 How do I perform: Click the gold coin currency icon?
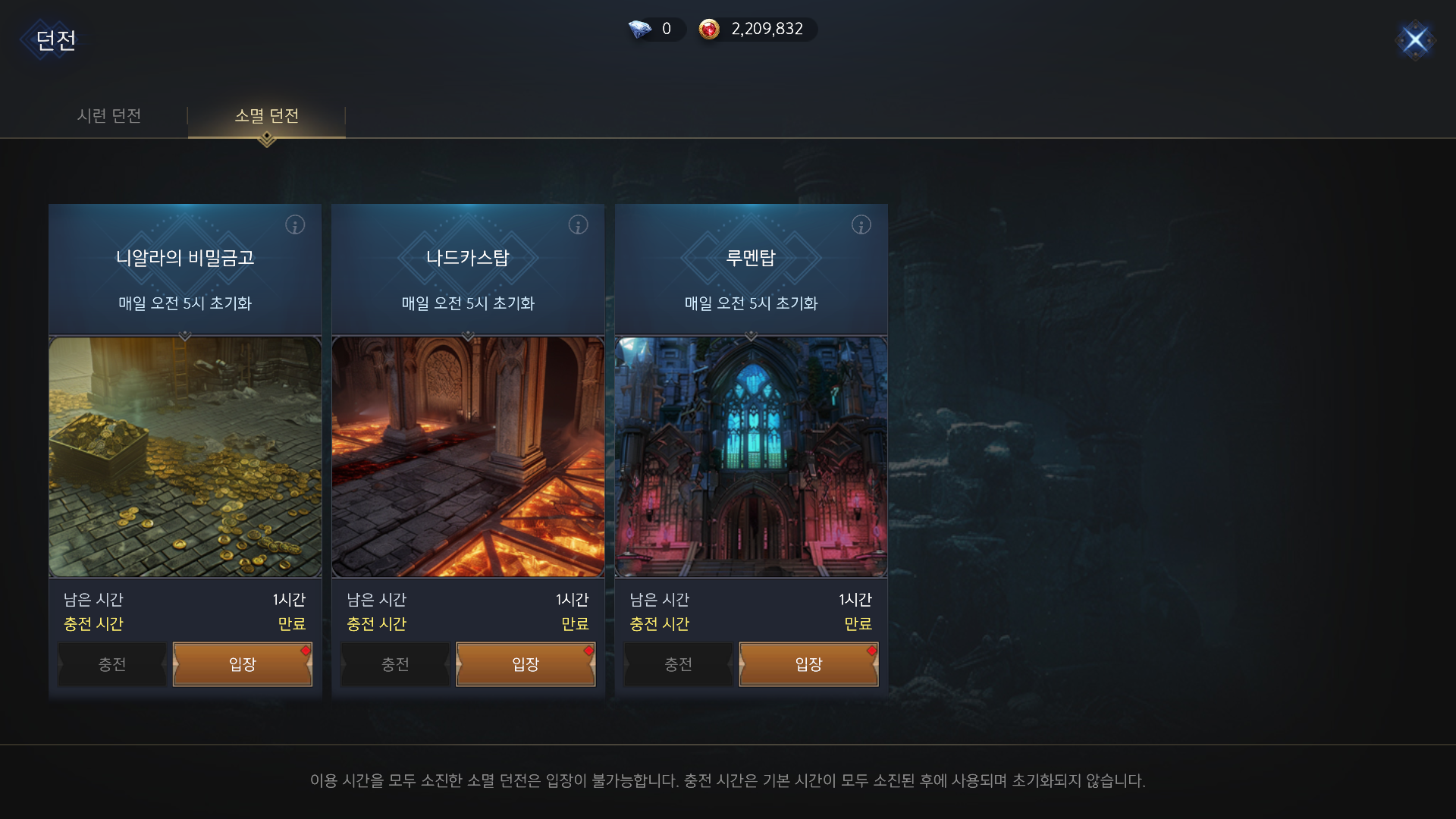[x=710, y=30]
